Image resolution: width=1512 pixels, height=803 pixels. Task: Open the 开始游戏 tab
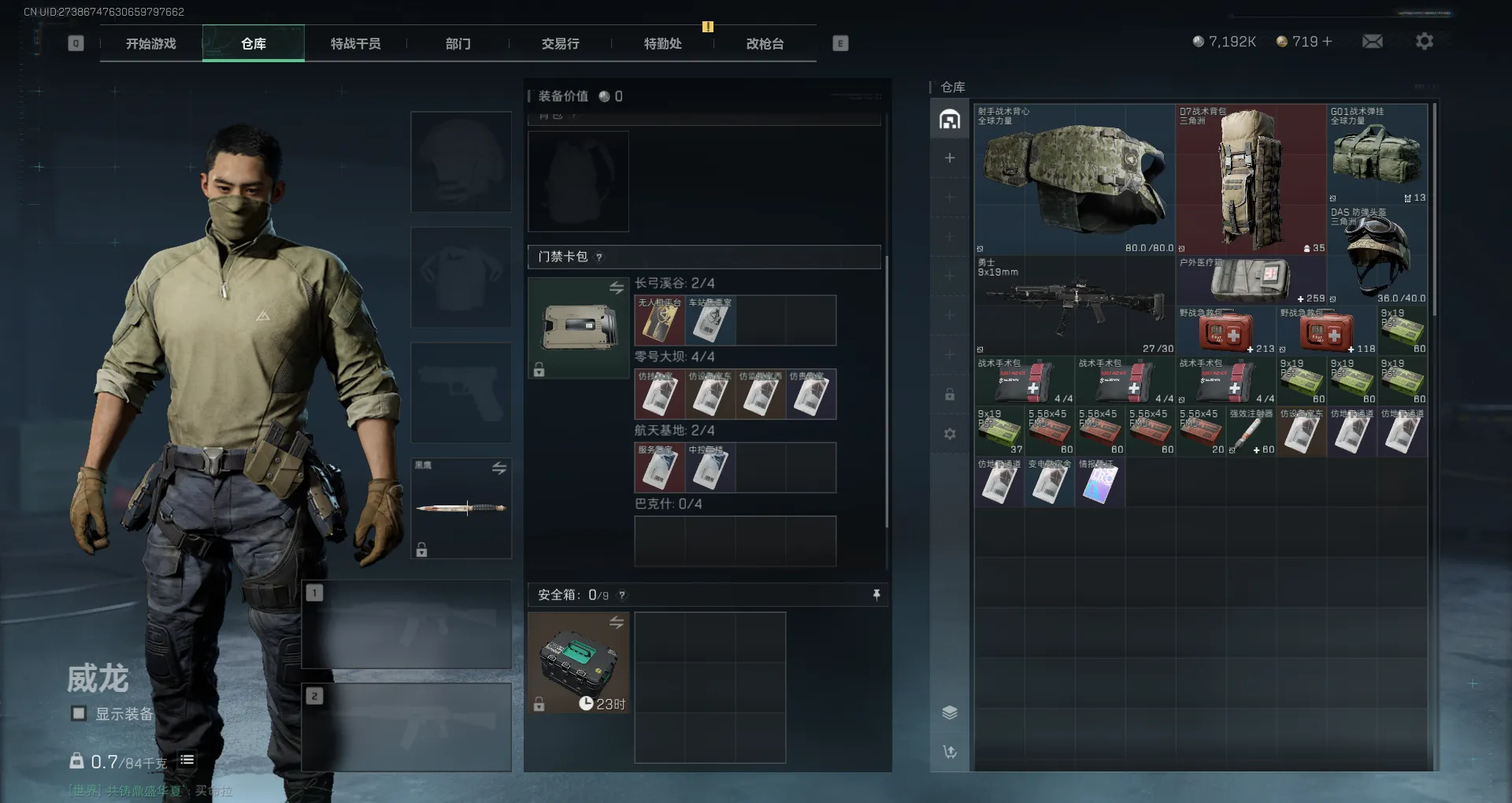(151, 44)
